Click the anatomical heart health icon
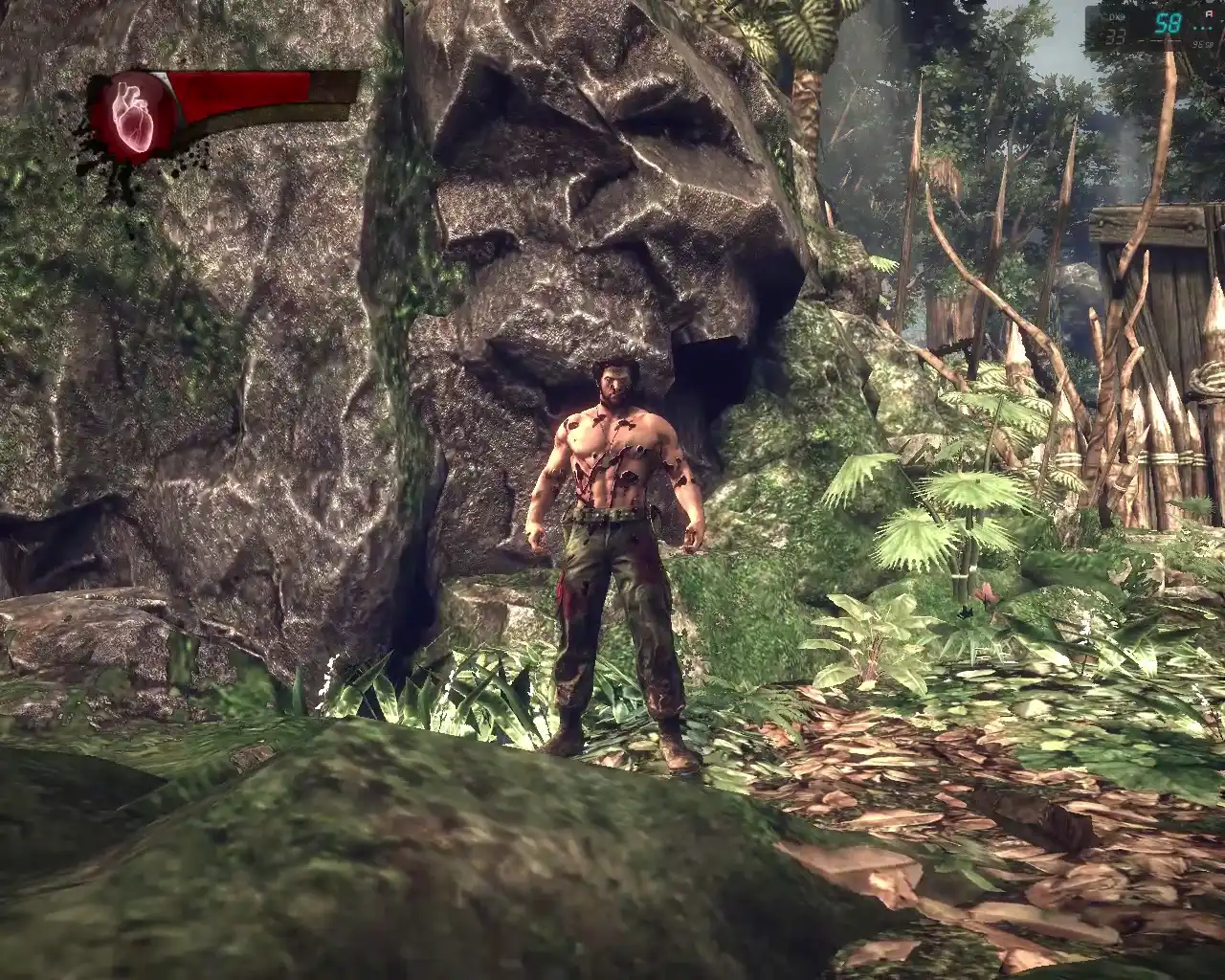This screenshot has height=980, width=1225. (x=131, y=117)
